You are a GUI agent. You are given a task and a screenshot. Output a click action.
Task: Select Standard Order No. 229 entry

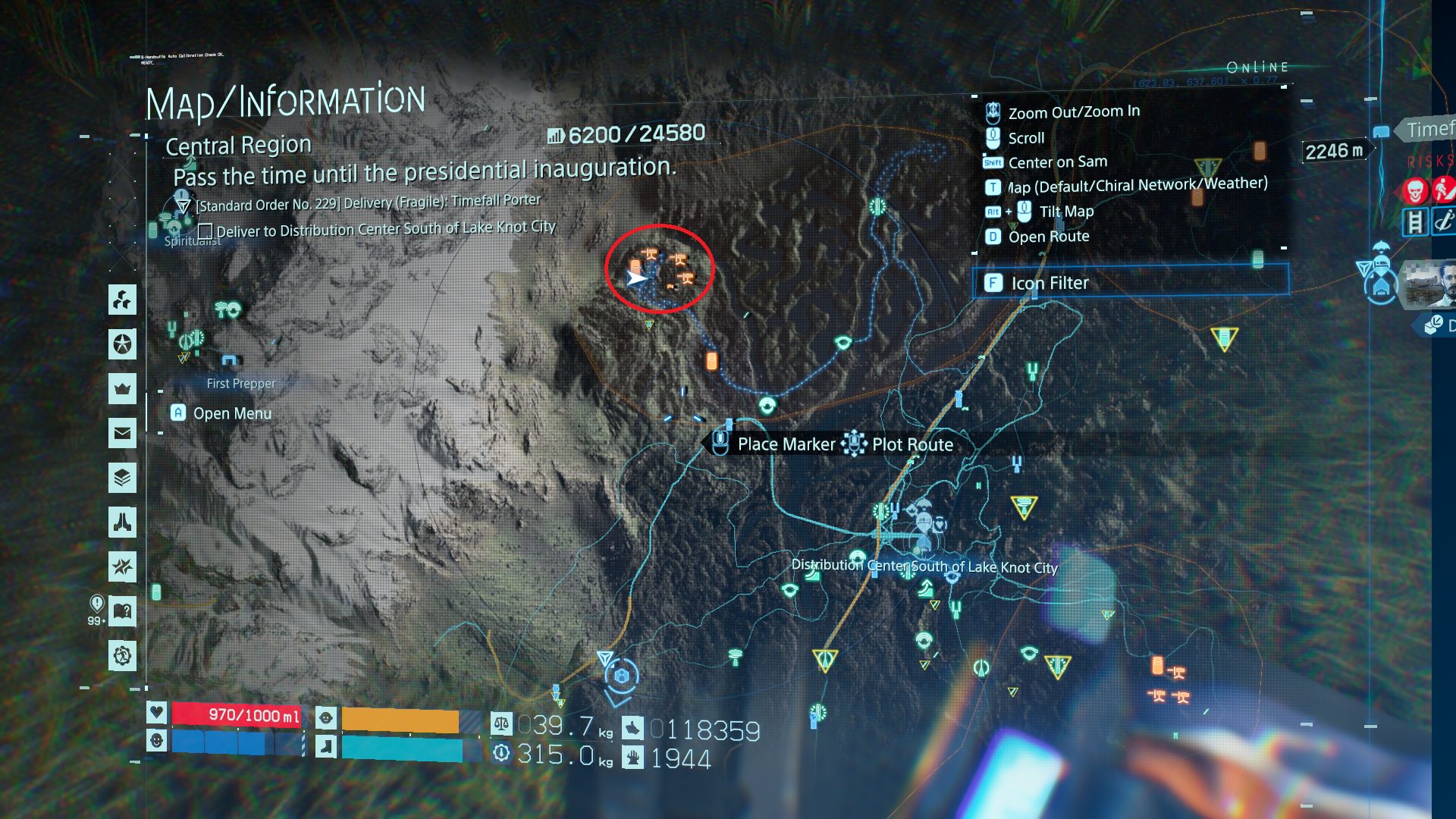tap(368, 203)
